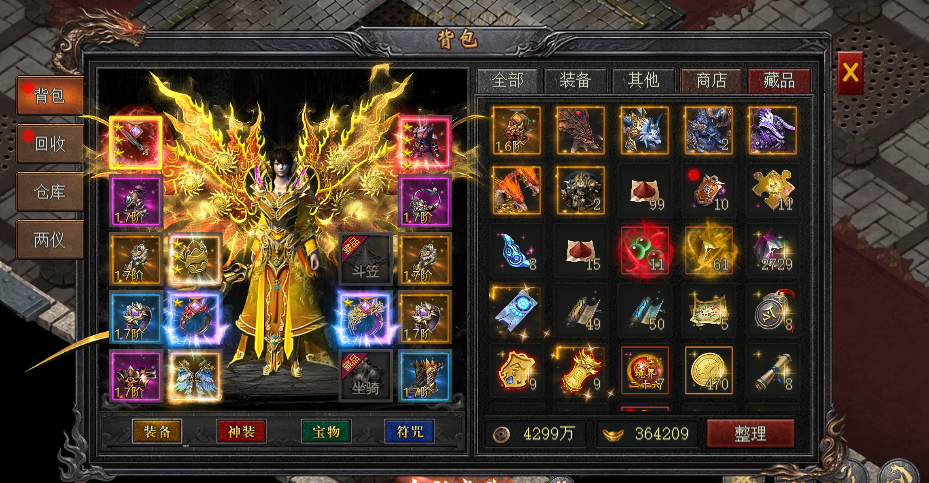Pick the golden puzzle piece item

772,189
